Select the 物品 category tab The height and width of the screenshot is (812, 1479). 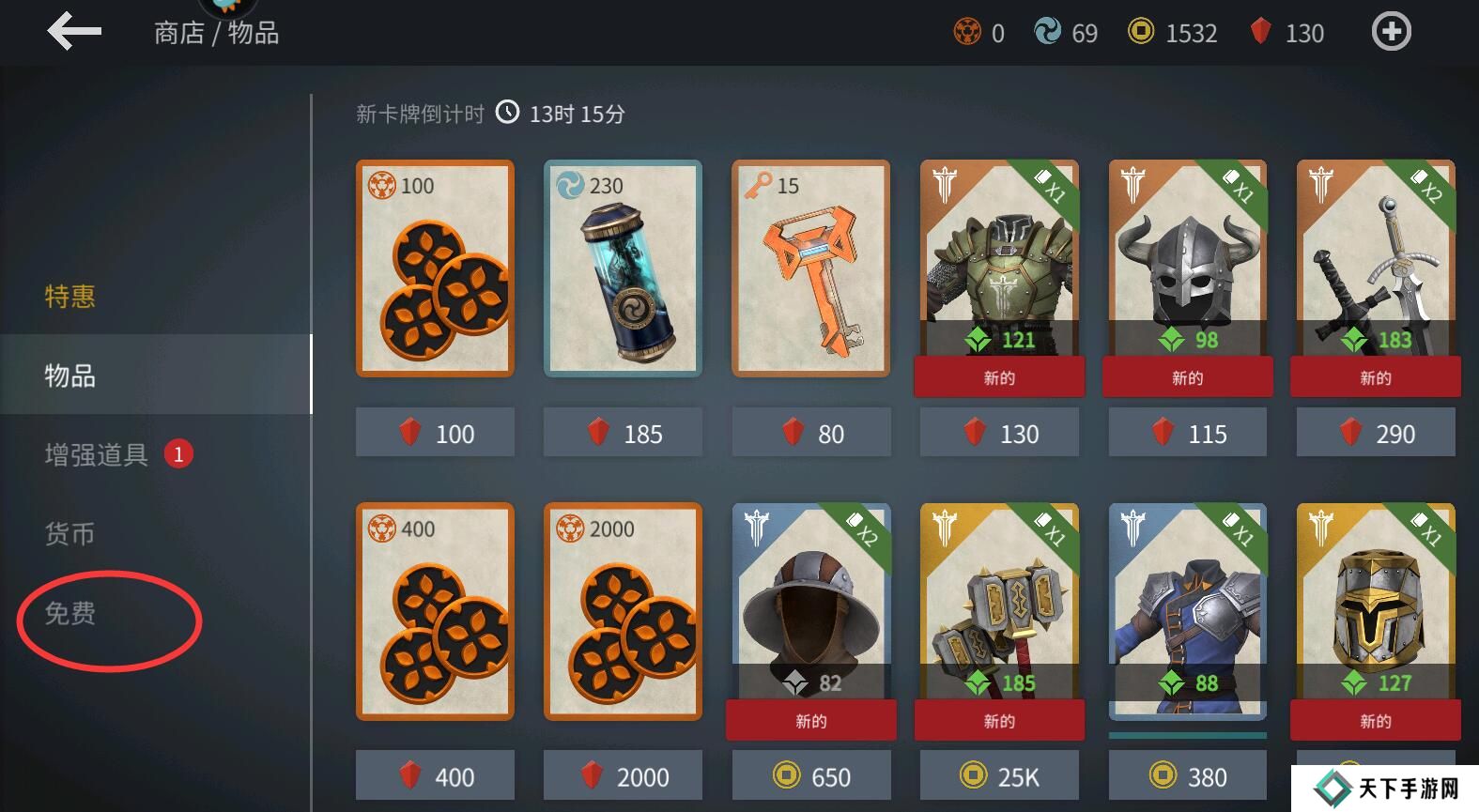pos(70,375)
